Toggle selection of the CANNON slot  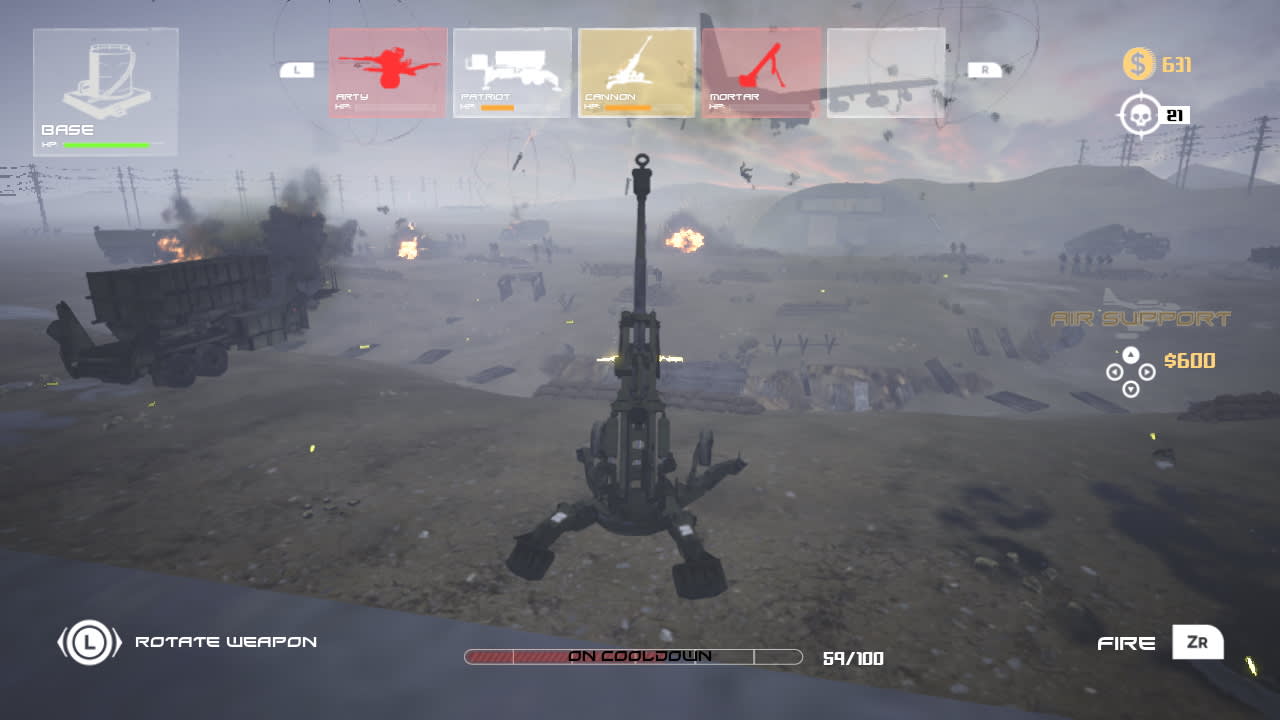pos(637,70)
